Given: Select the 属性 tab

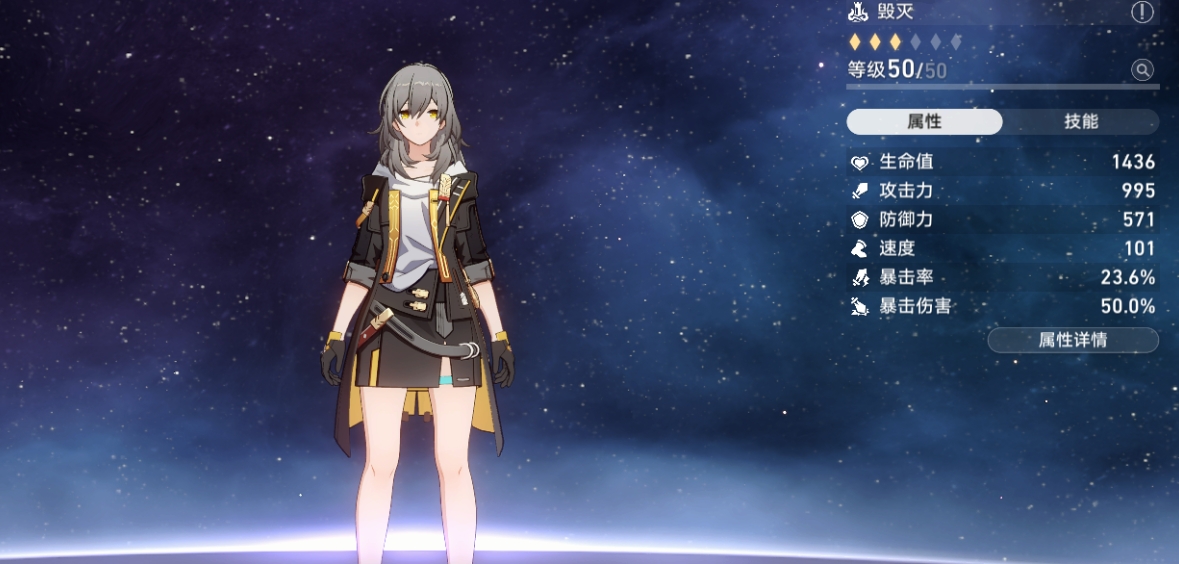Looking at the screenshot, I should tap(924, 122).
